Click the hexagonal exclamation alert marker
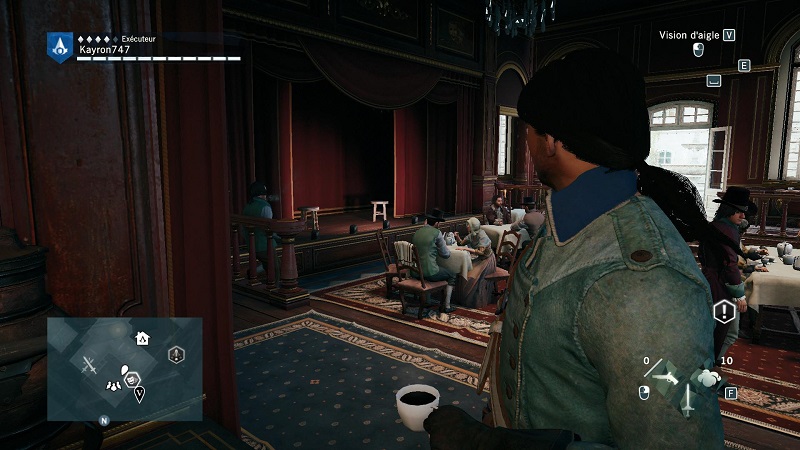 coord(724,312)
